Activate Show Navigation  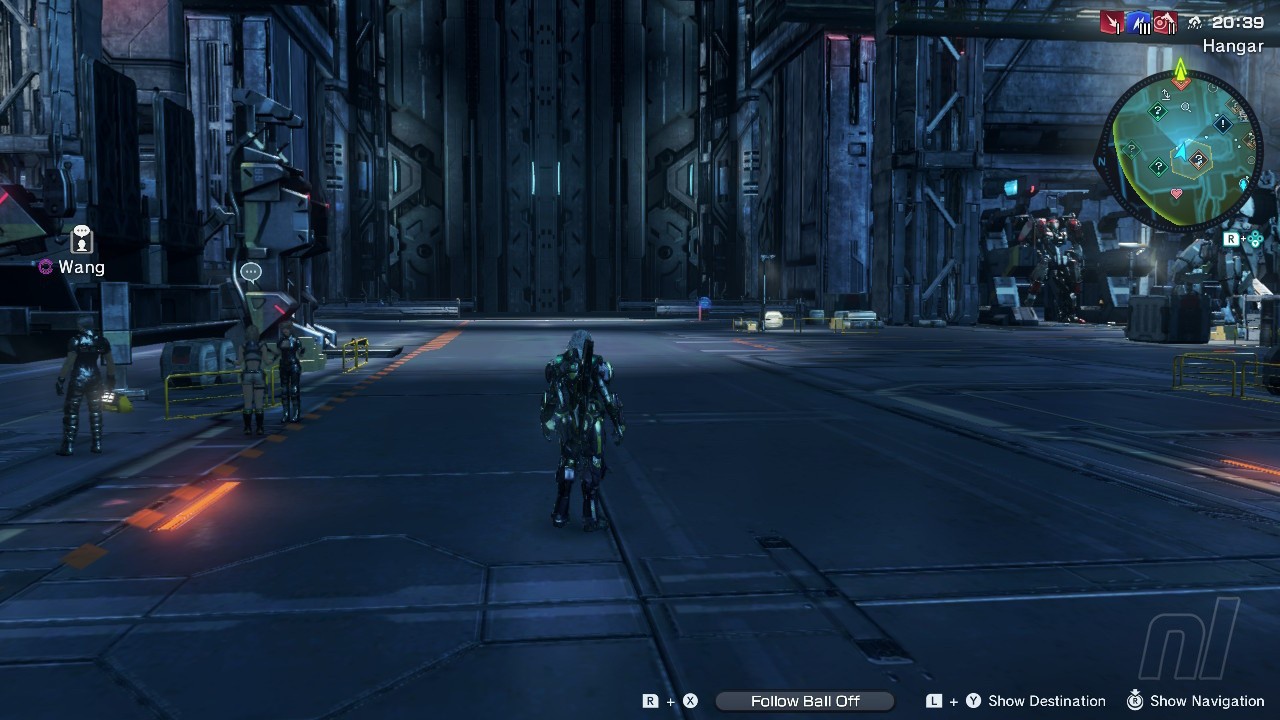pos(1207,701)
